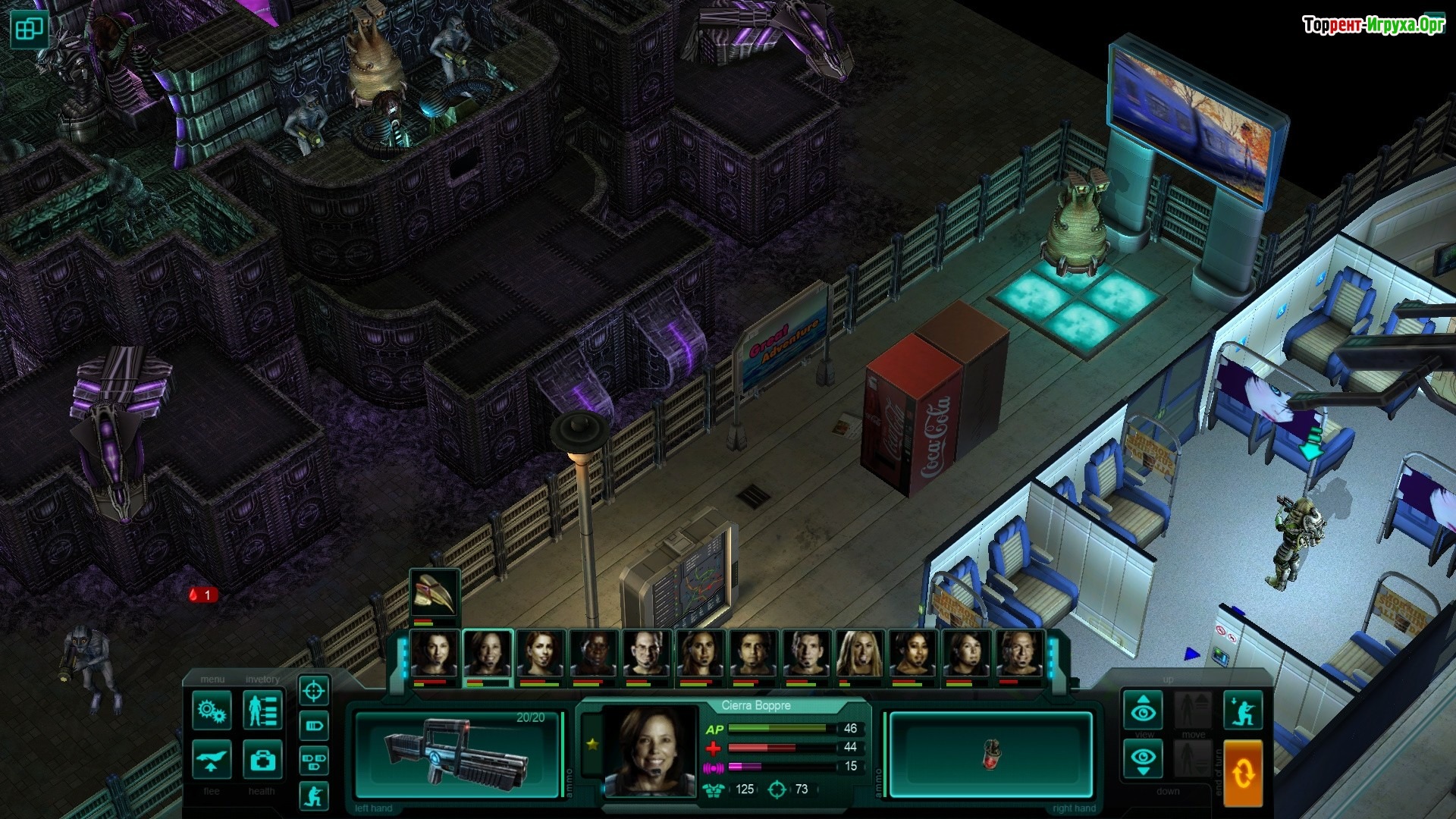End the turn with the orange button

click(x=1243, y=773)
